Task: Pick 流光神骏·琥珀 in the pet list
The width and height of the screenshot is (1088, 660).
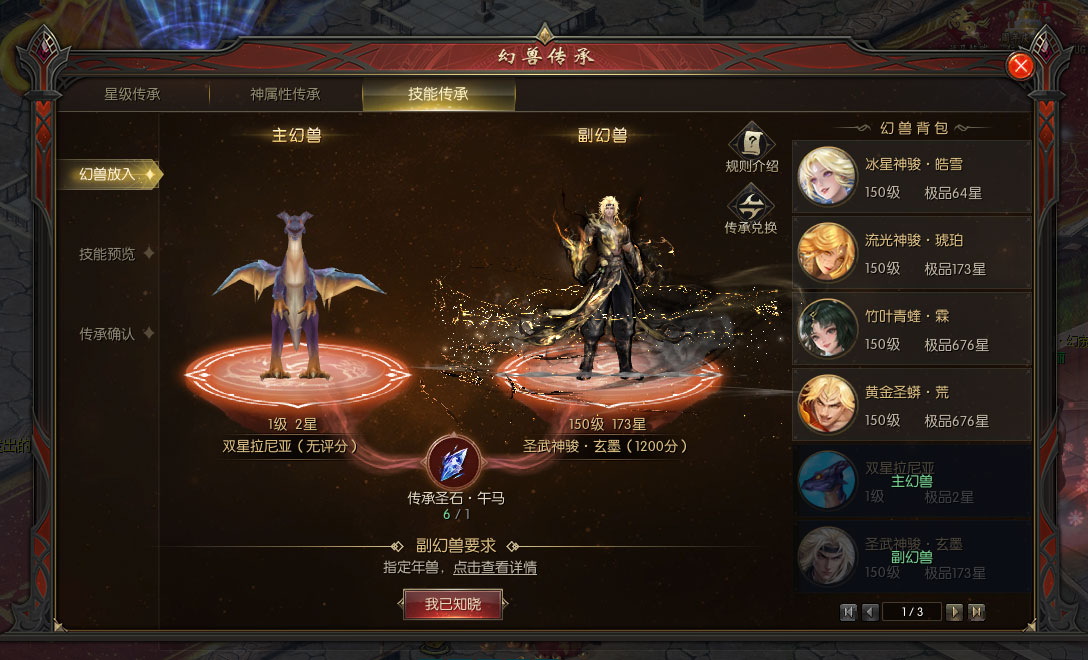Action: [911, 253]
